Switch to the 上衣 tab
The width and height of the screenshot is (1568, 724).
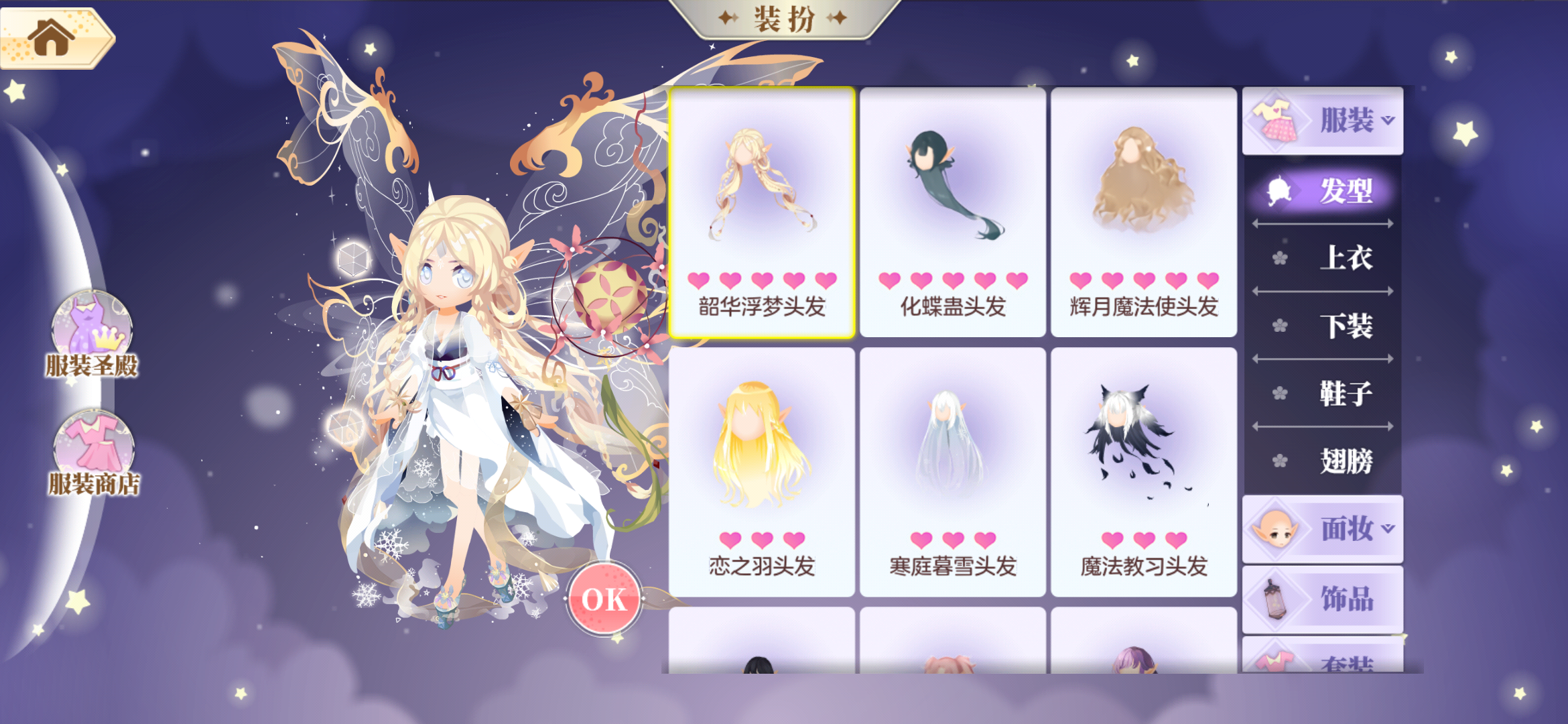click(1347, 257)
